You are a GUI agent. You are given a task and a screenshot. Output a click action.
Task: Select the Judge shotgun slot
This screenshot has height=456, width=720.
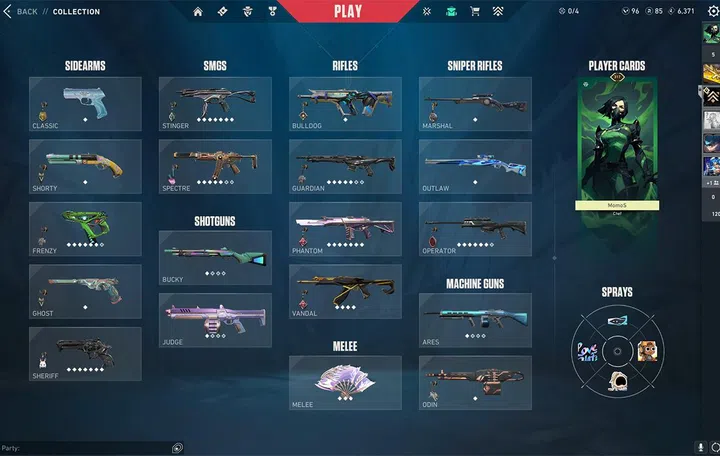215,320
